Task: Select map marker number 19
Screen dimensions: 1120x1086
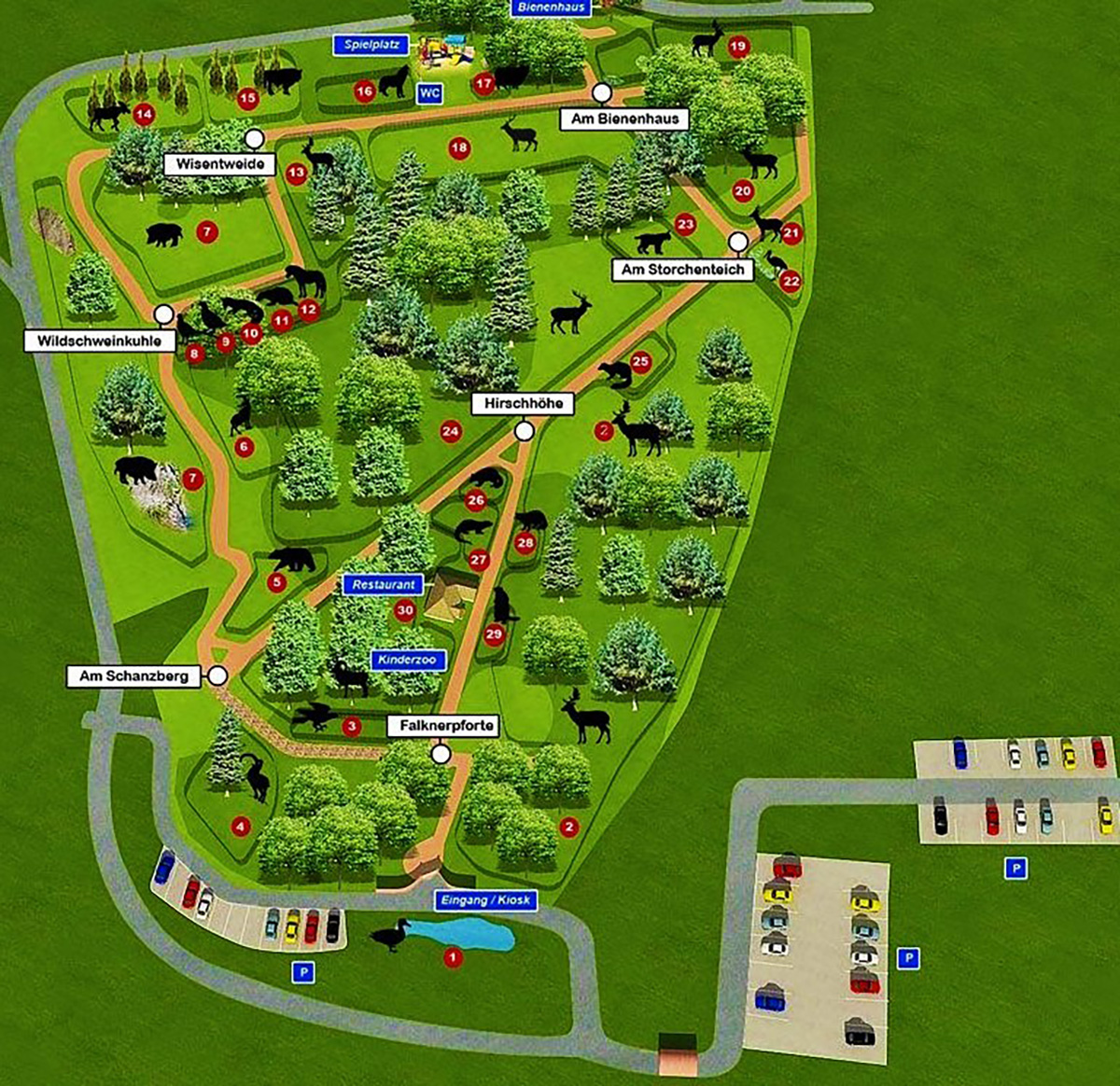Action: 738,46
